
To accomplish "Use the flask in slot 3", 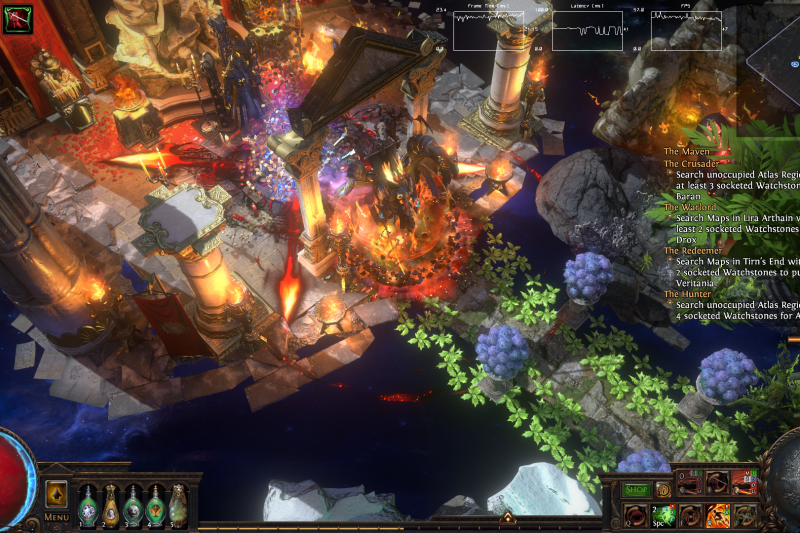I will [134, 505].
